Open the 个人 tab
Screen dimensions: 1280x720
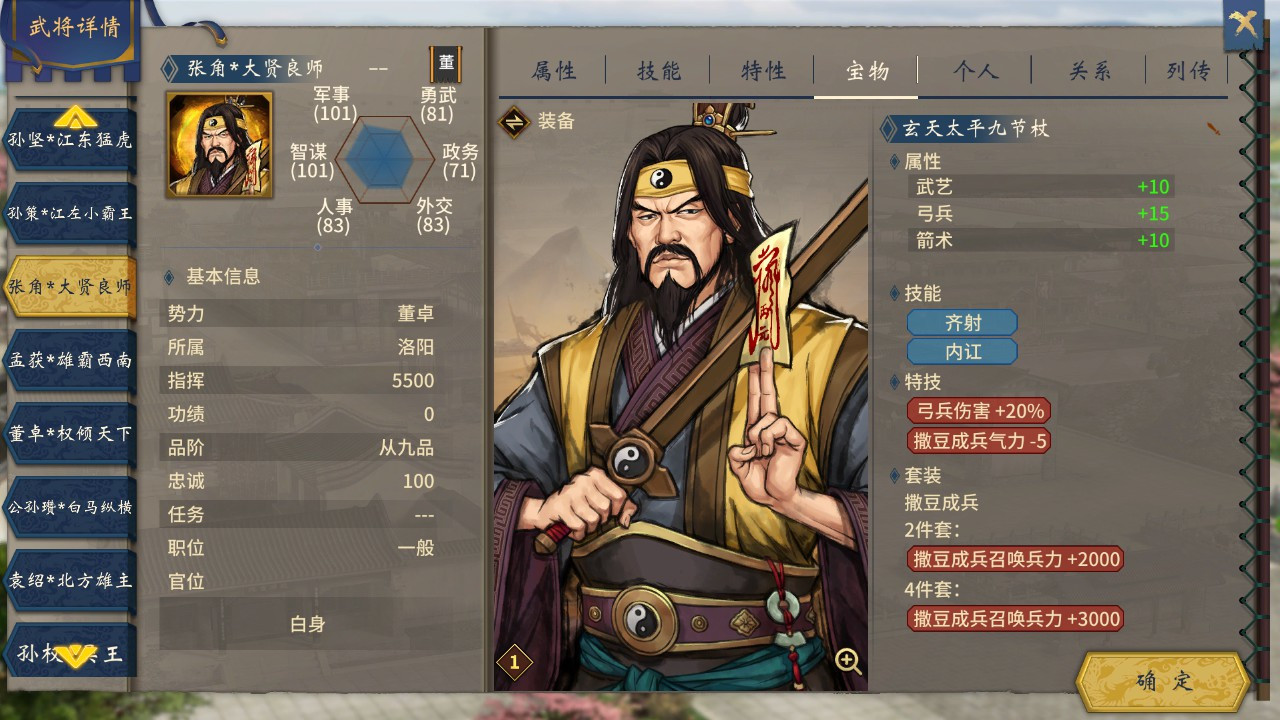click(x=975, y=71)
